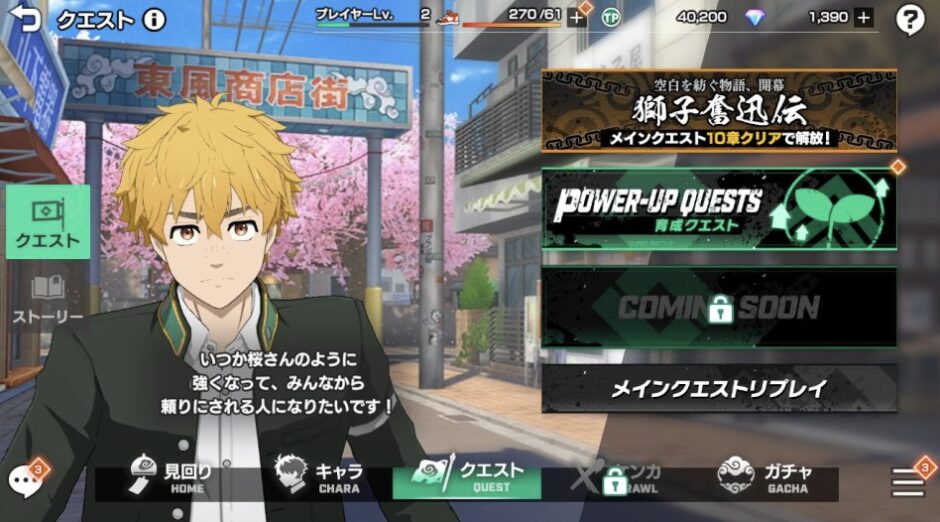Go to 見回り Home
Image resolution: width=940 pixels, height=522 pixels.
(x=172, y=478)
